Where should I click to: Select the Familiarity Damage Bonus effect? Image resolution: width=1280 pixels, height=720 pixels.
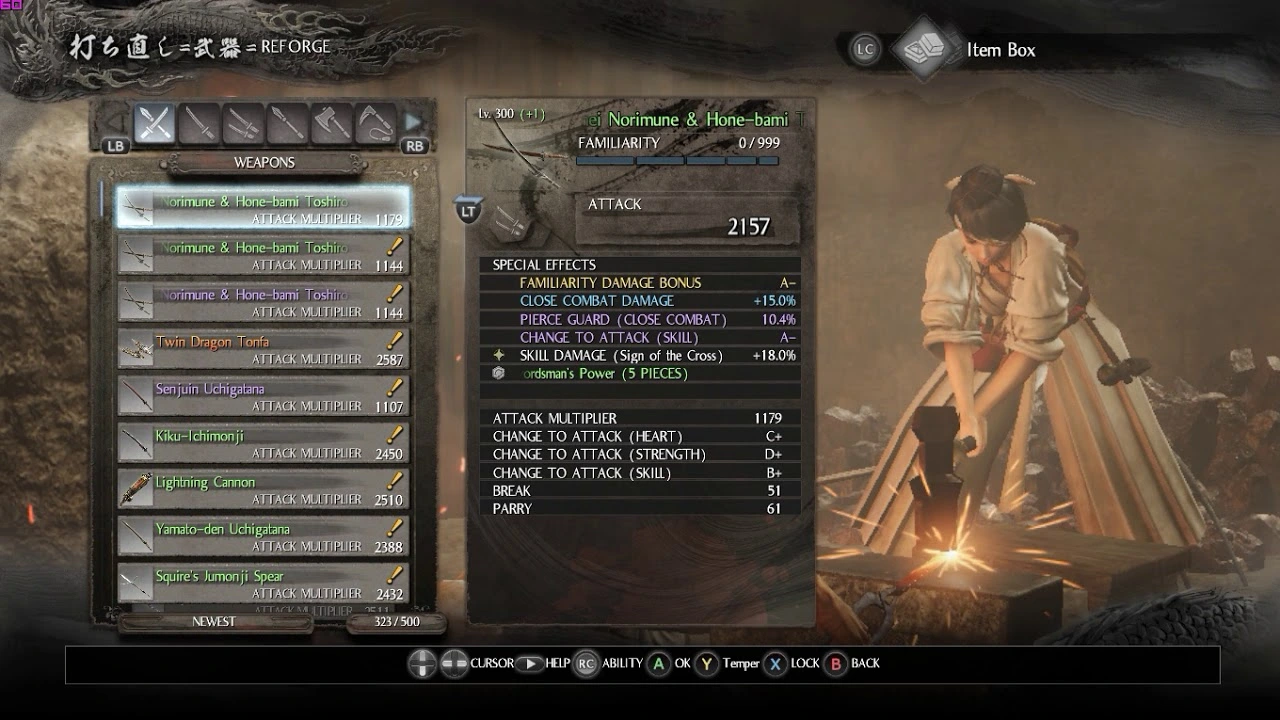click(640, 283)
